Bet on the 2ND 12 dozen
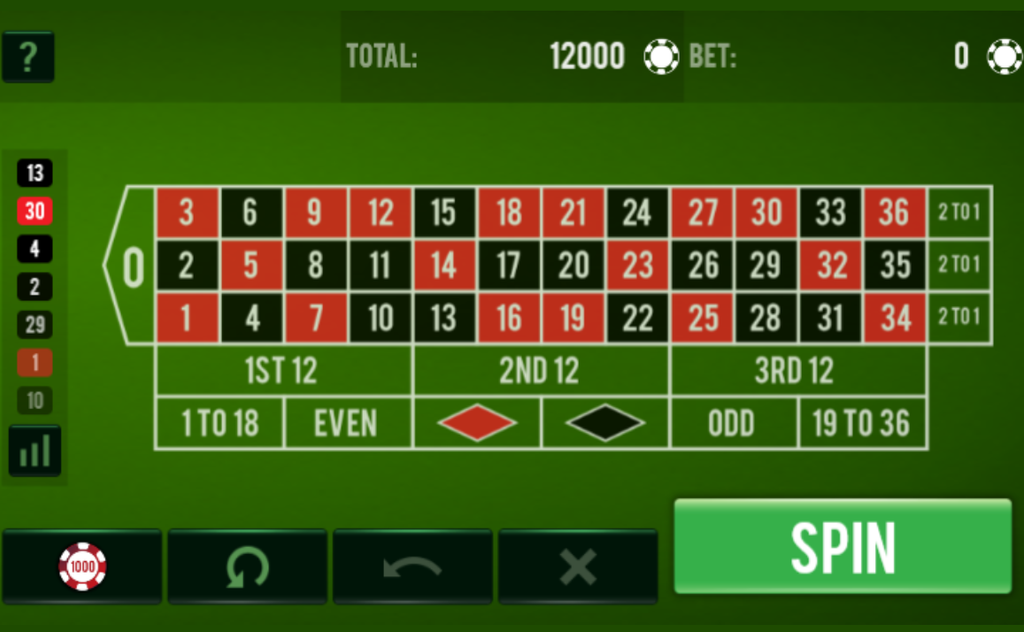 (540, 371)
